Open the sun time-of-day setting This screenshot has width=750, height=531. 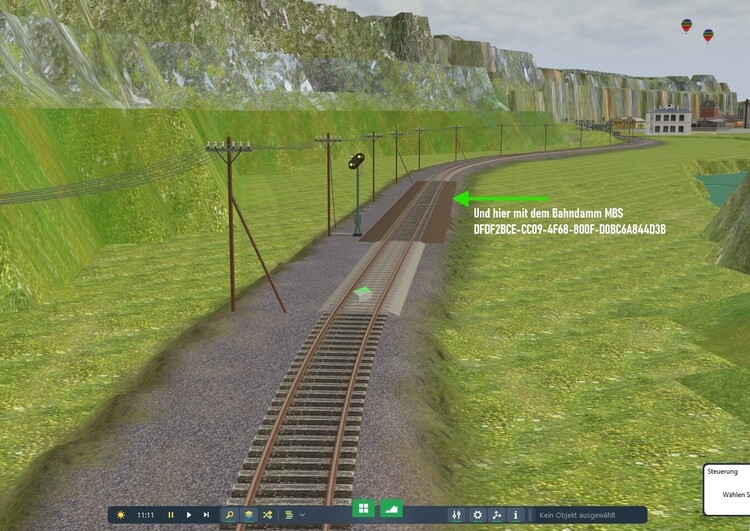(x=121, y=514)
